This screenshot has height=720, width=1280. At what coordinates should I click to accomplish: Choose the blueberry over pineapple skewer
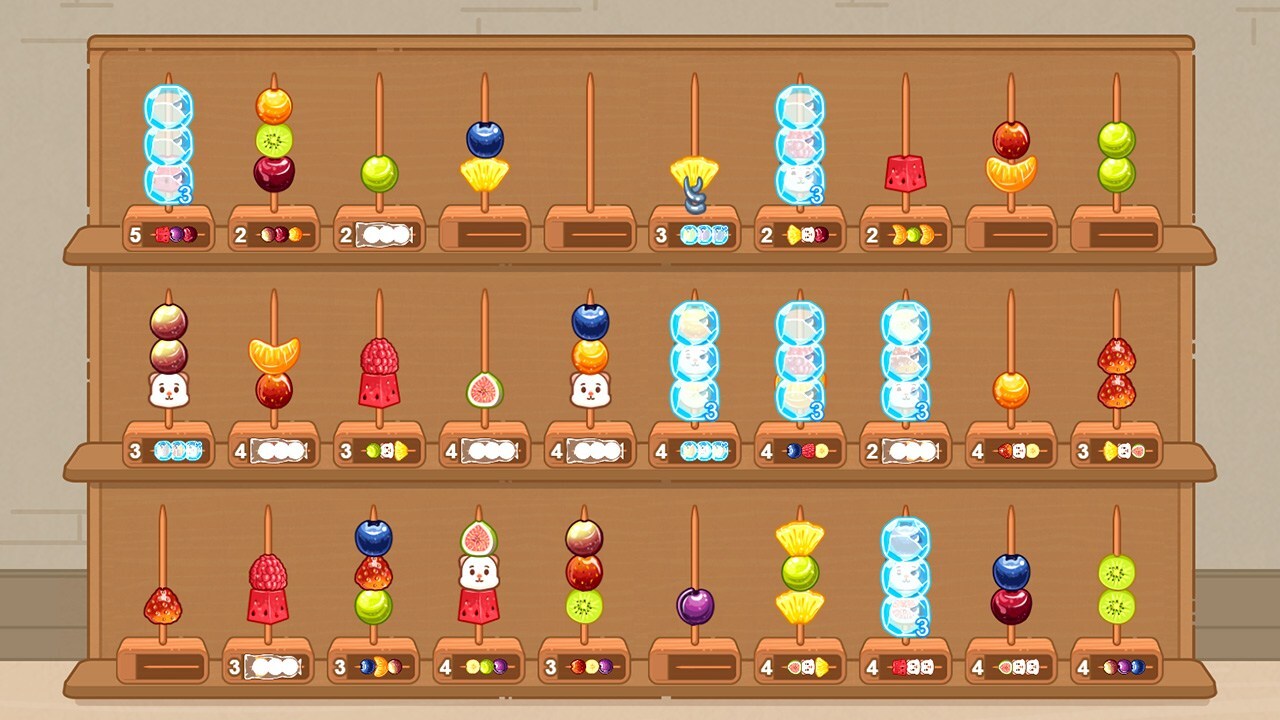pyautogui.click(x=484, y=156)
